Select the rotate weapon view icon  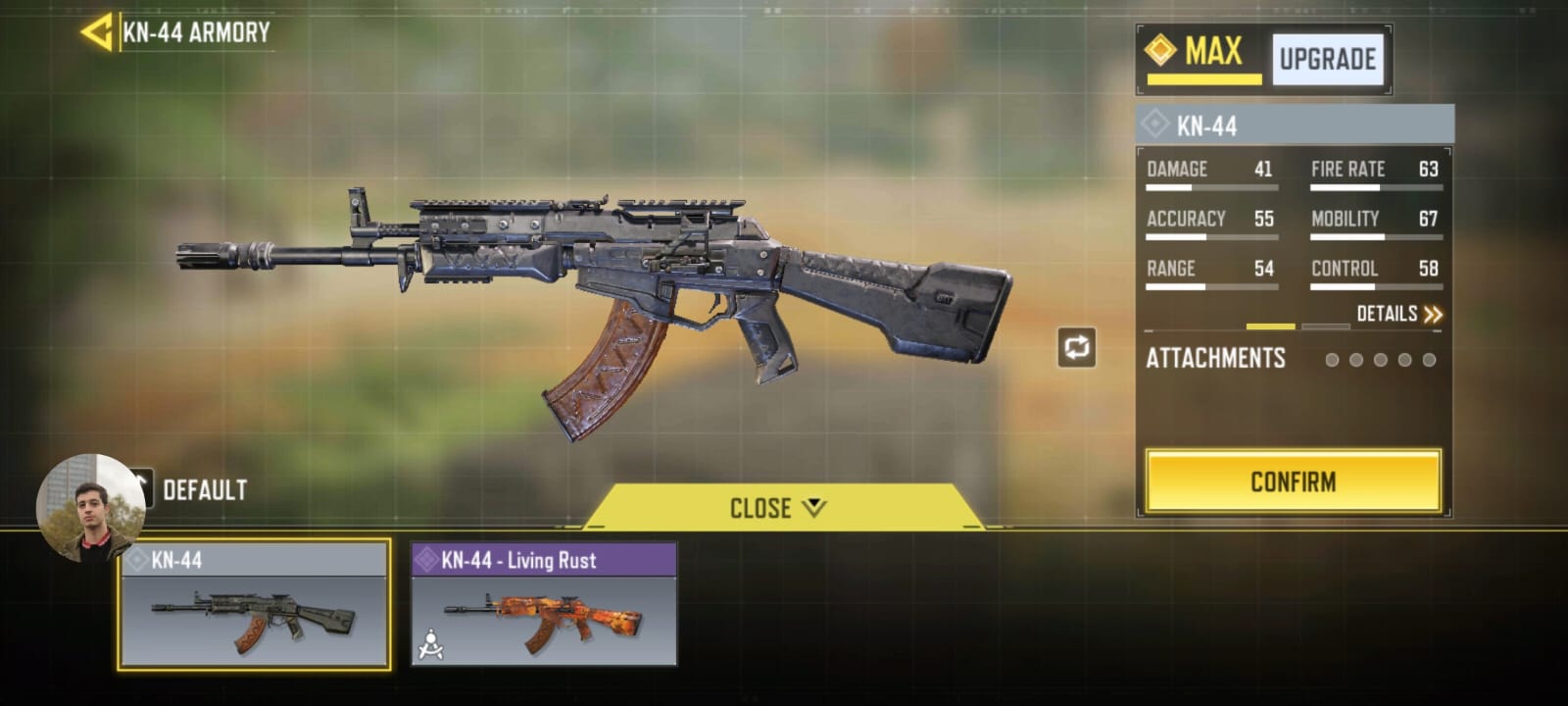(1077, 345)
